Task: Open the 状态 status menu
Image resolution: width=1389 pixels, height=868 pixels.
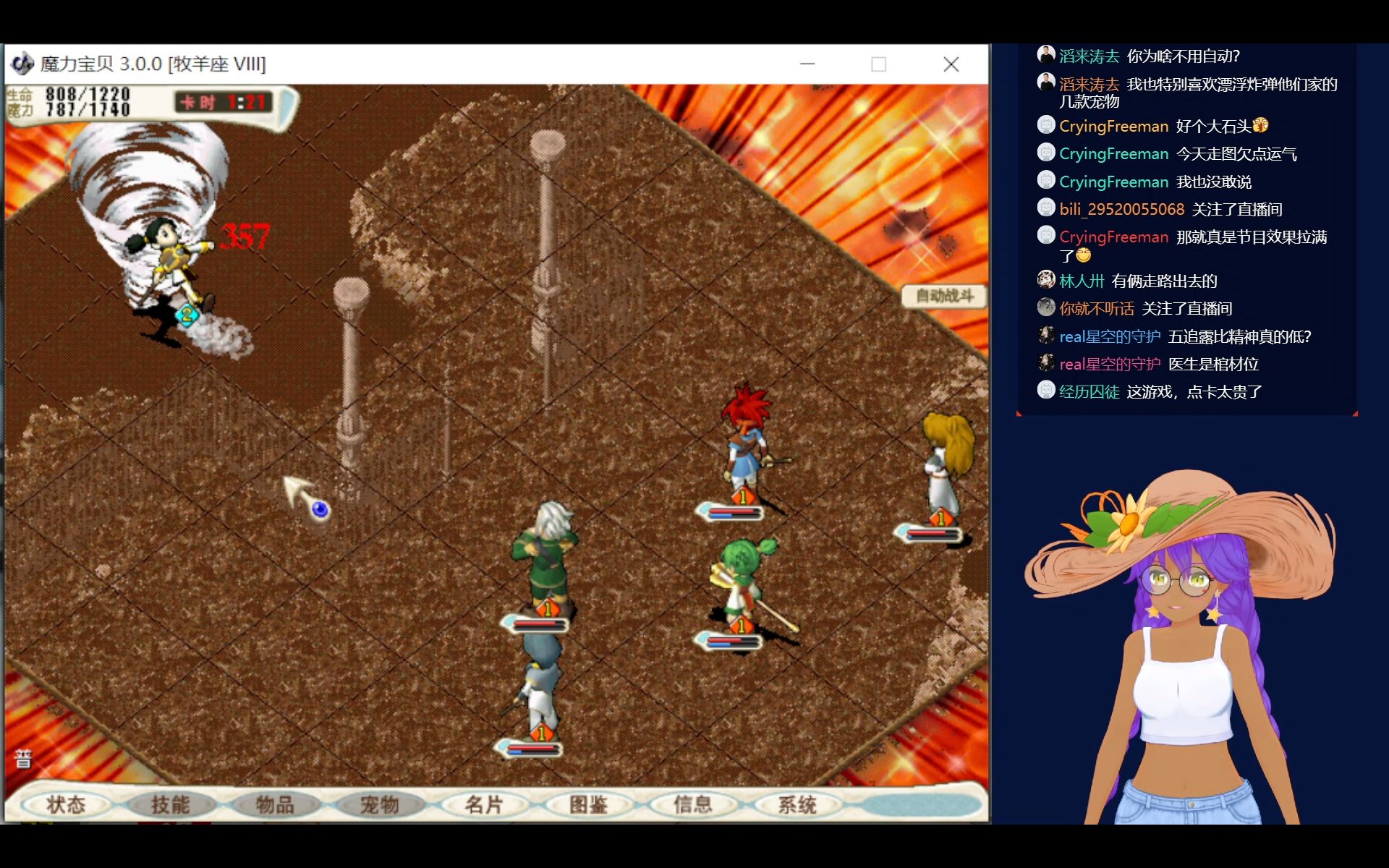Action: tap(66, 804)
